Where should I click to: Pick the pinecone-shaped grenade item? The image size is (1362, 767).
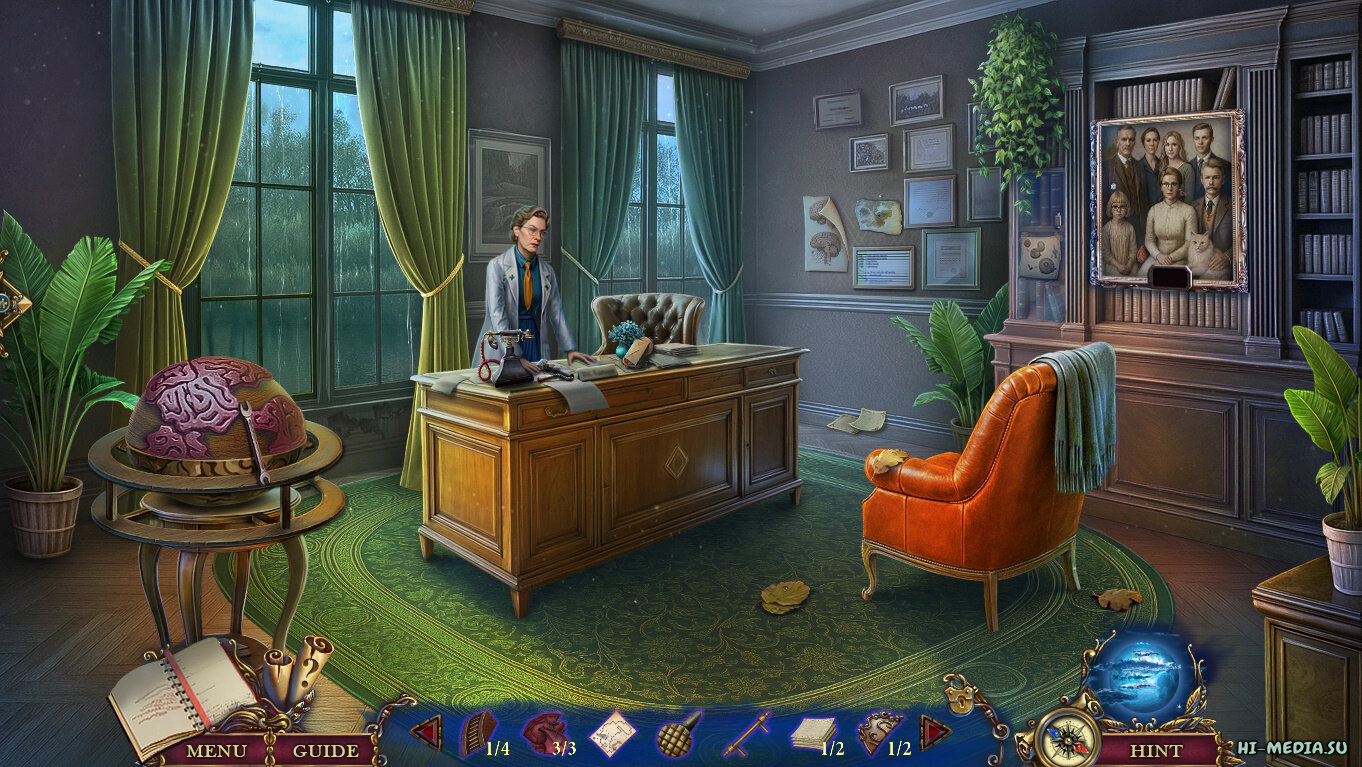point(678,734)
